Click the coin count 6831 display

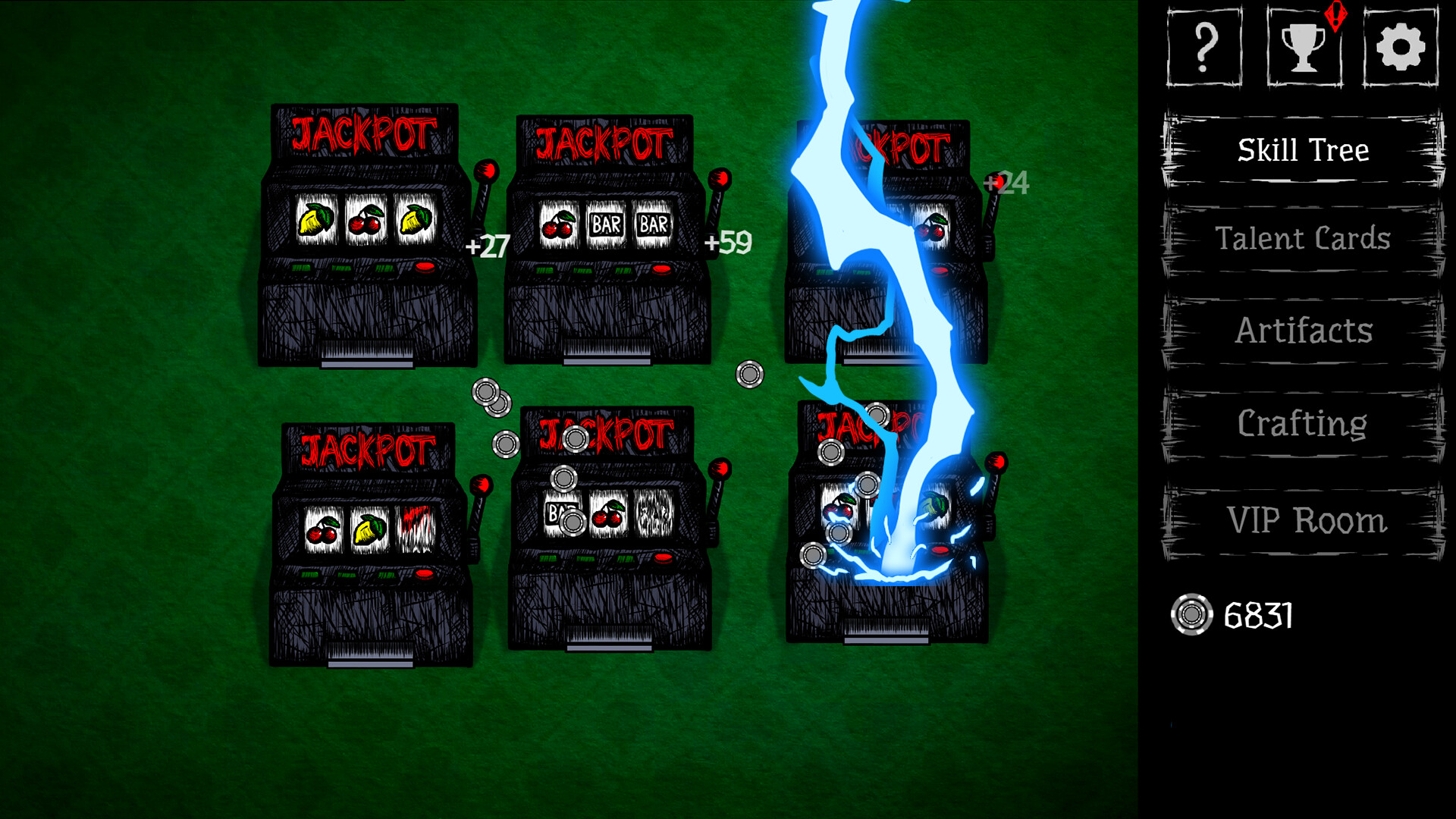1259,616
